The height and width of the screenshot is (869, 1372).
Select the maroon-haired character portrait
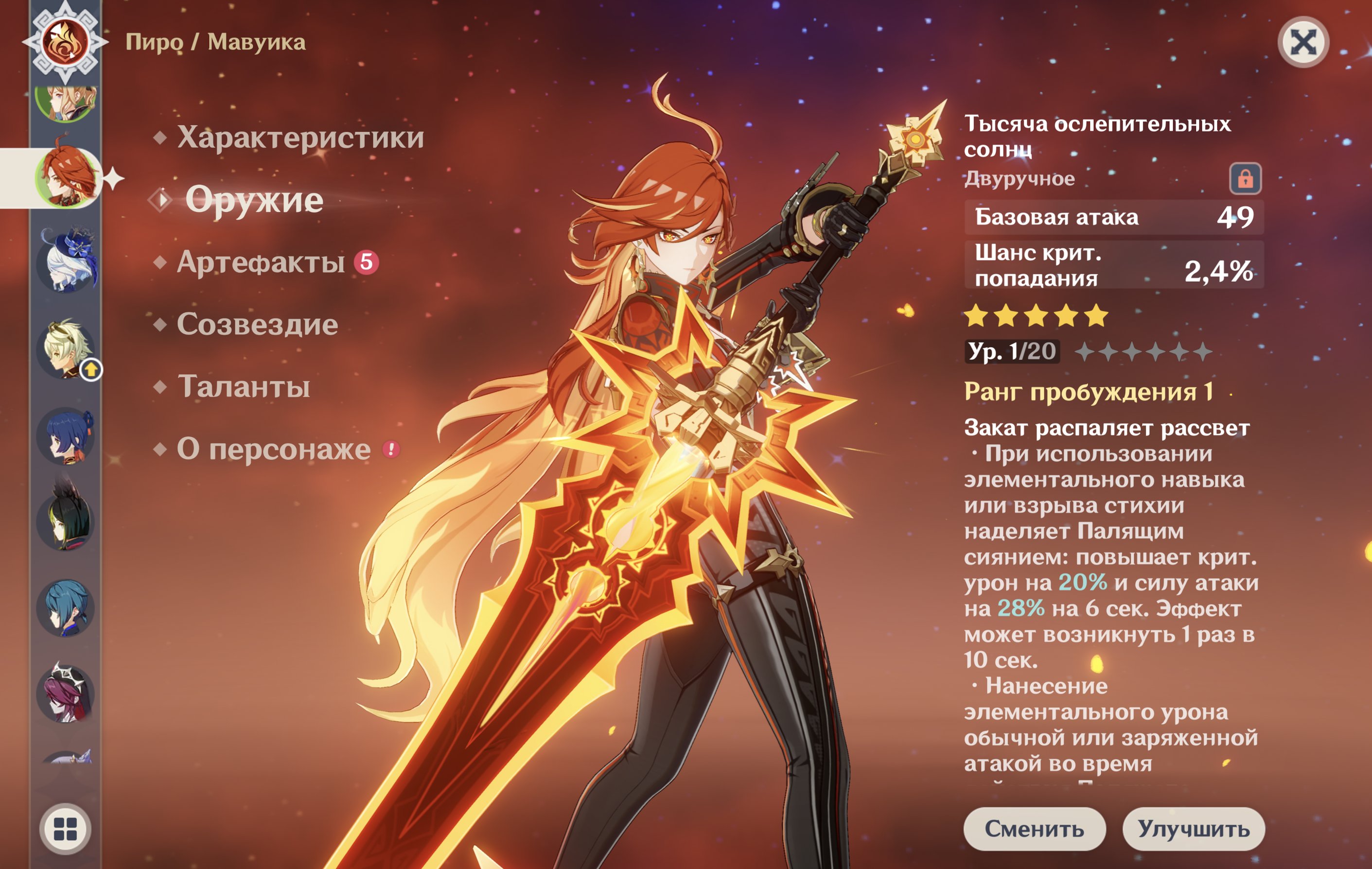pos(66,694)
